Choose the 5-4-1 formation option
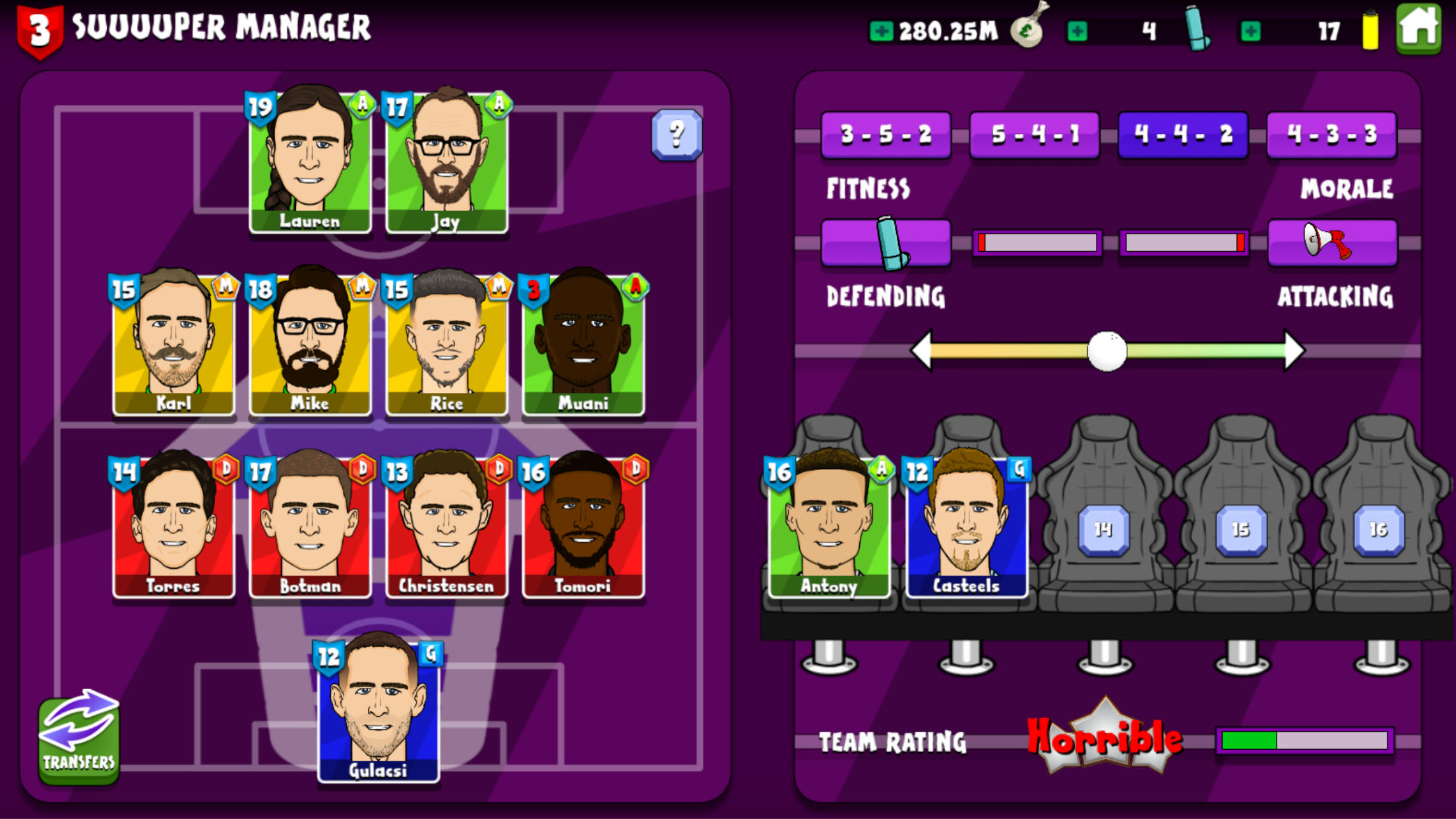 click(1035, 135)
